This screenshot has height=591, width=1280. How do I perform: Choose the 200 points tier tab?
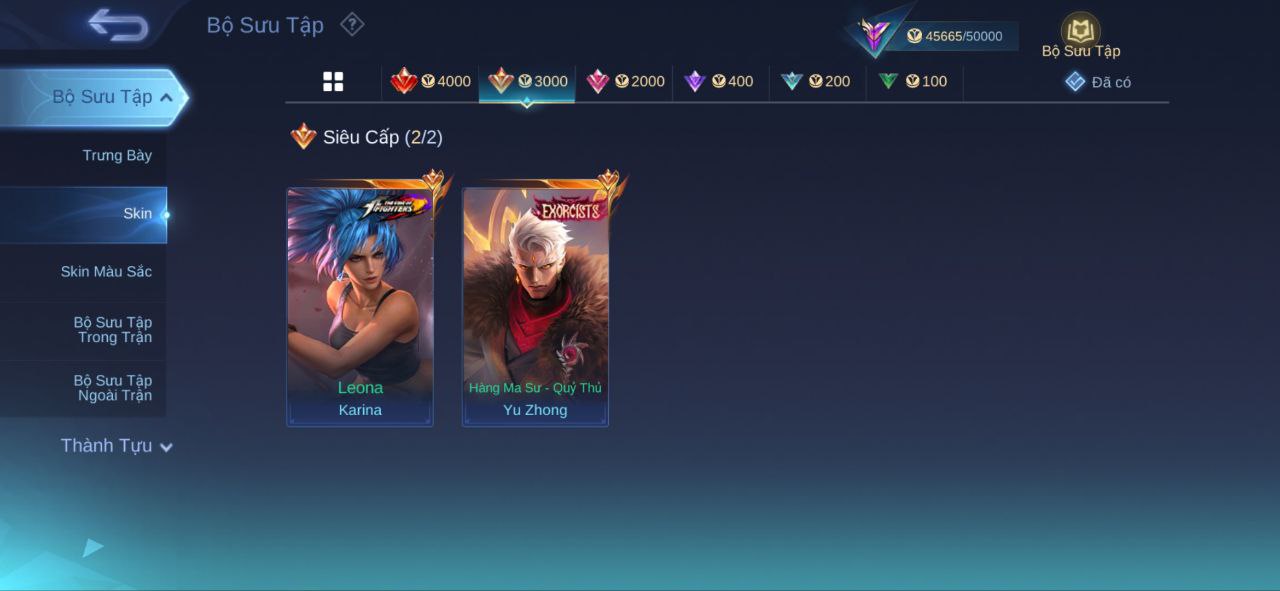(x=816, y=82)
